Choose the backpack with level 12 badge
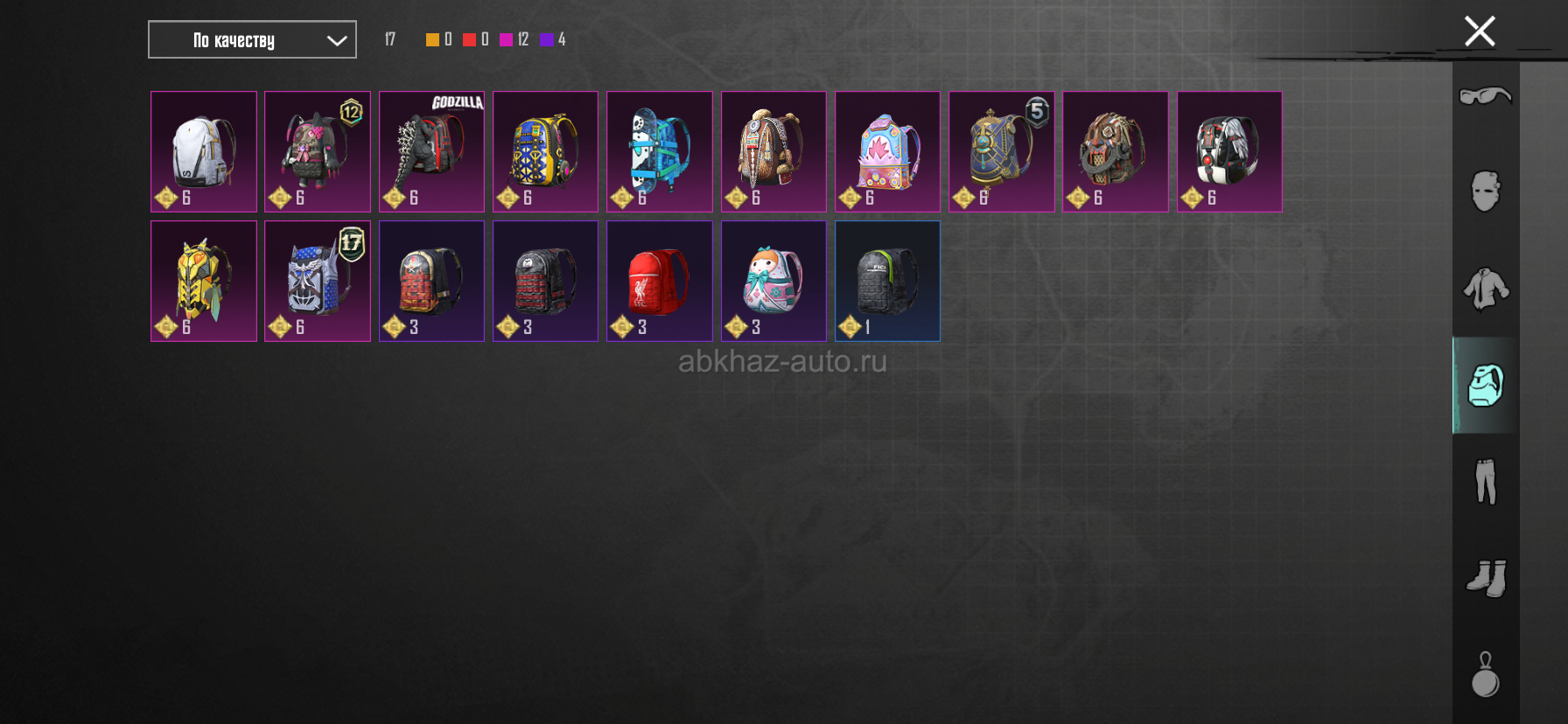This screenshot has width=1568, height=724. pos(318,151)
